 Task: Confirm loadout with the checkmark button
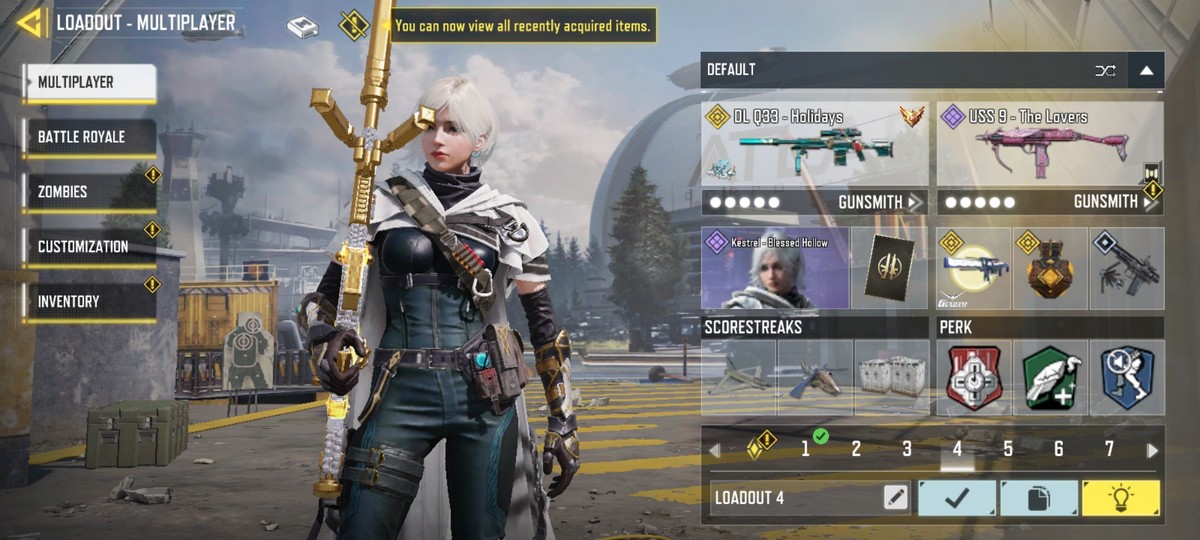coord(957,498)
